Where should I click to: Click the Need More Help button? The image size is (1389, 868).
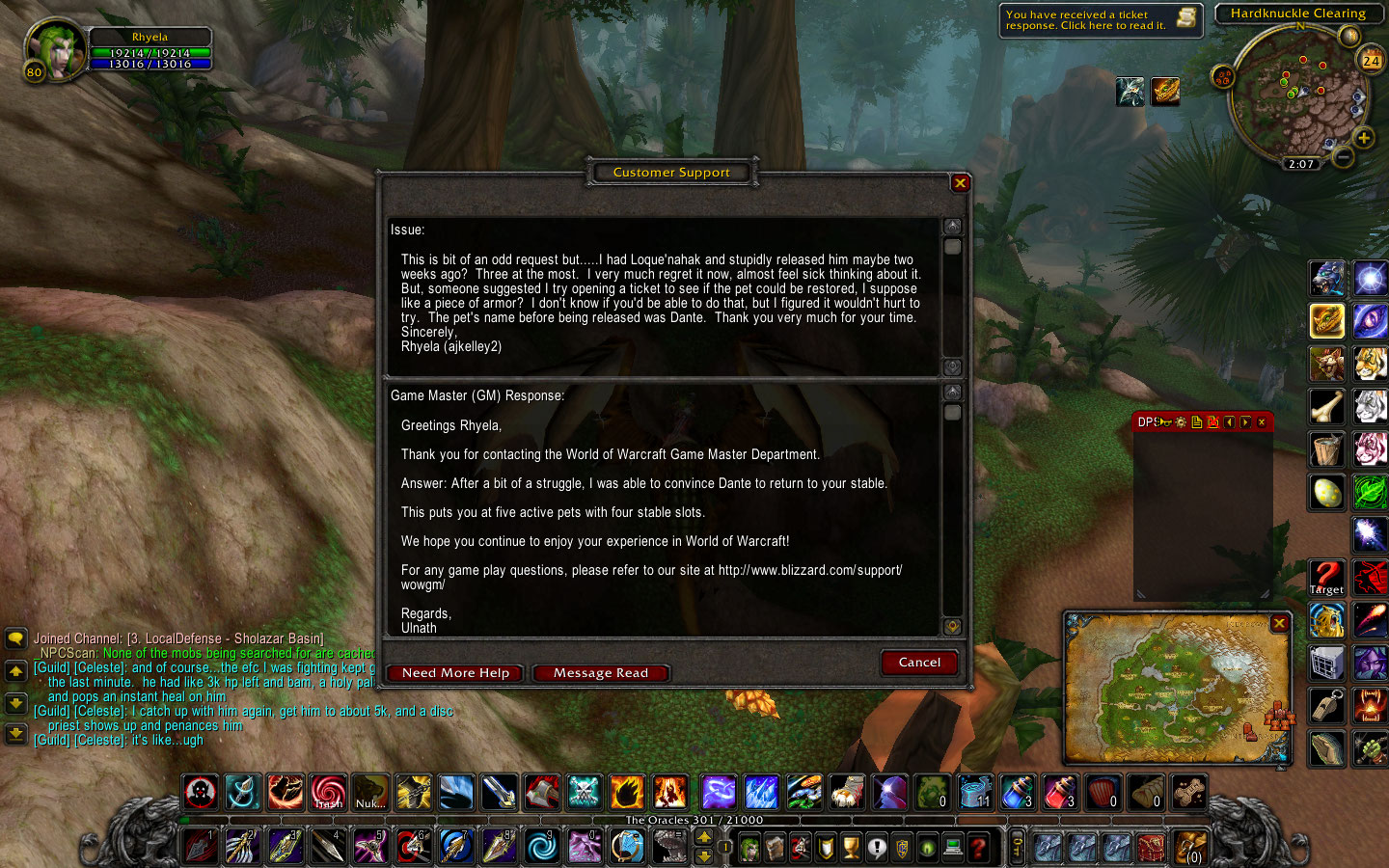coord(454,672)
